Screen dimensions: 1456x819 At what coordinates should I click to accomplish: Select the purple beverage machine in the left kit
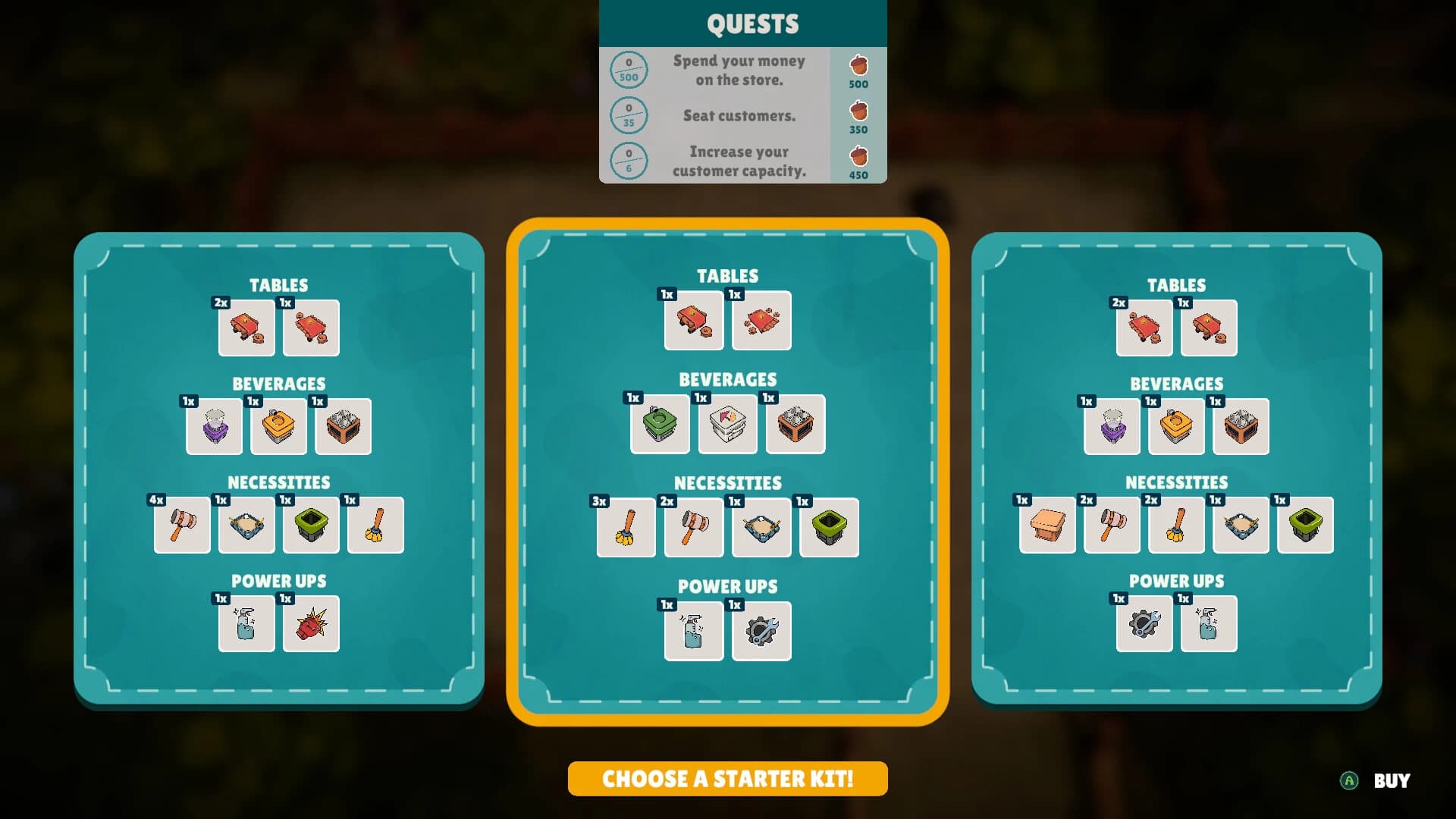click(214, 425)
